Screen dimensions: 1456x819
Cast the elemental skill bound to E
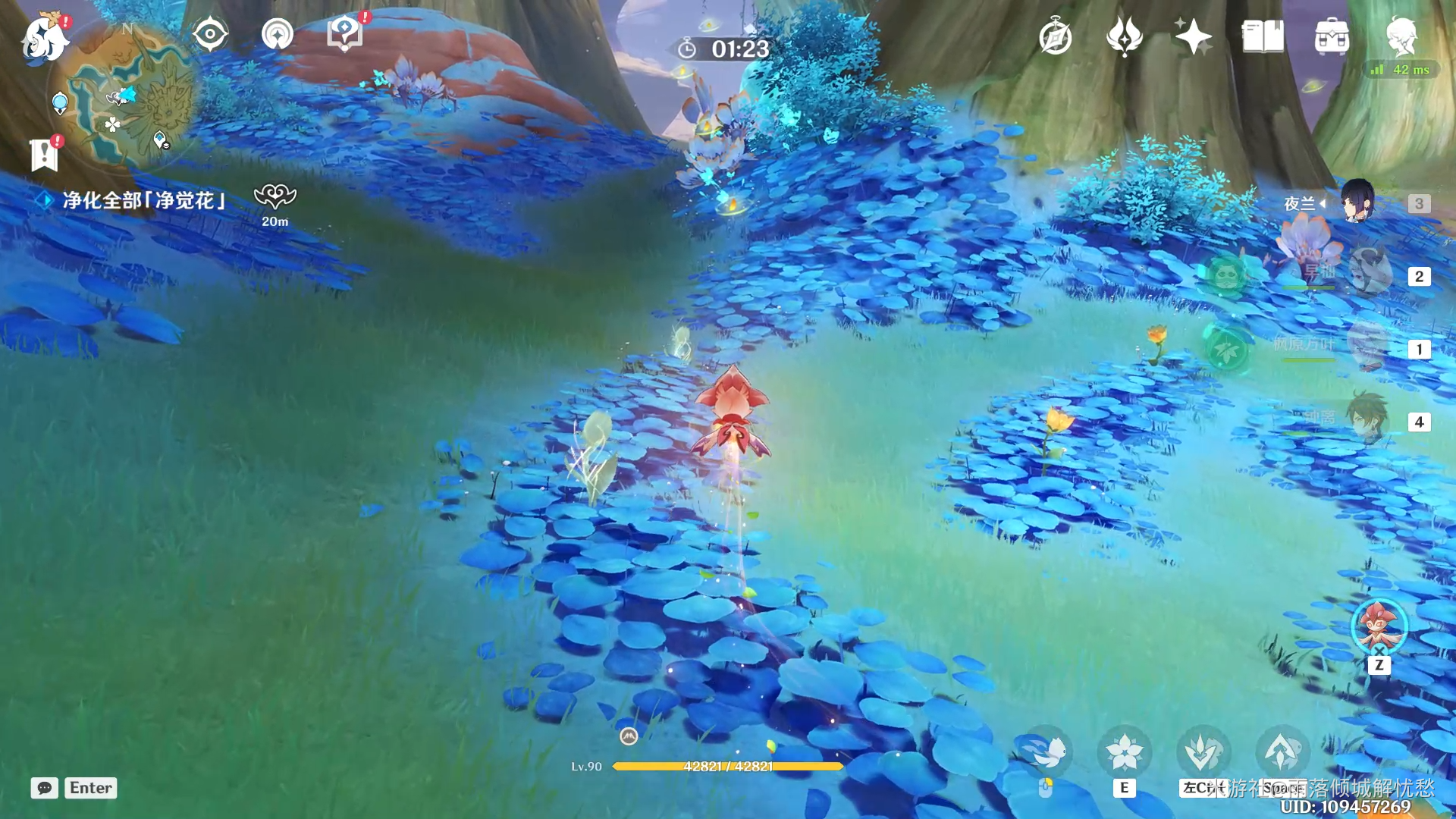(1125, 752)
